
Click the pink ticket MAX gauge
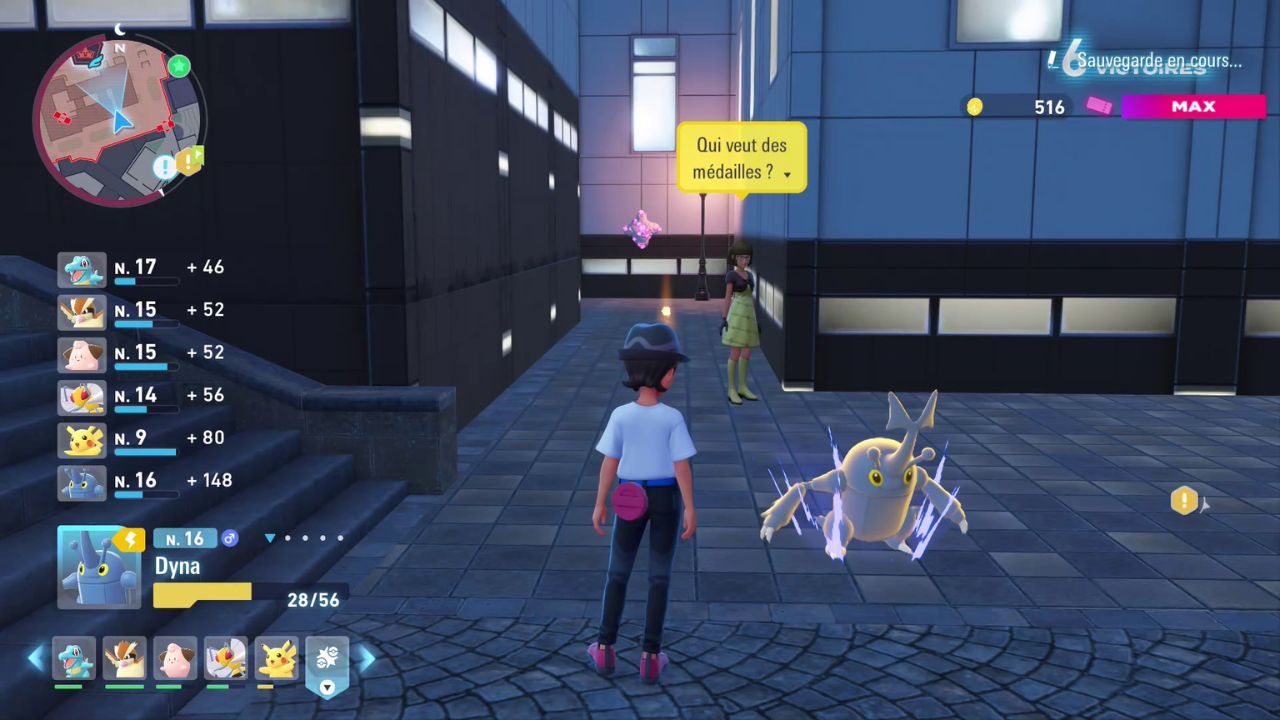[x=1193, y=107]
